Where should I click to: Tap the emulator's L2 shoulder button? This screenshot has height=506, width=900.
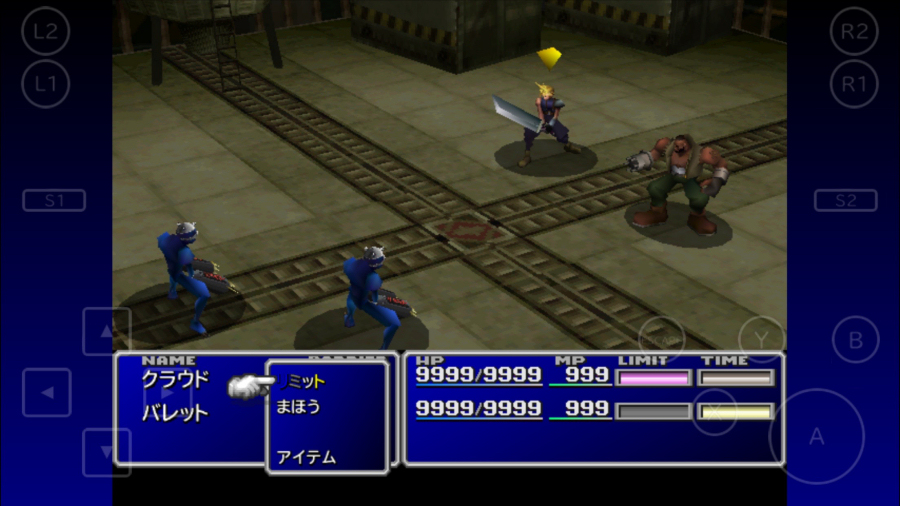tap(45, 31)
